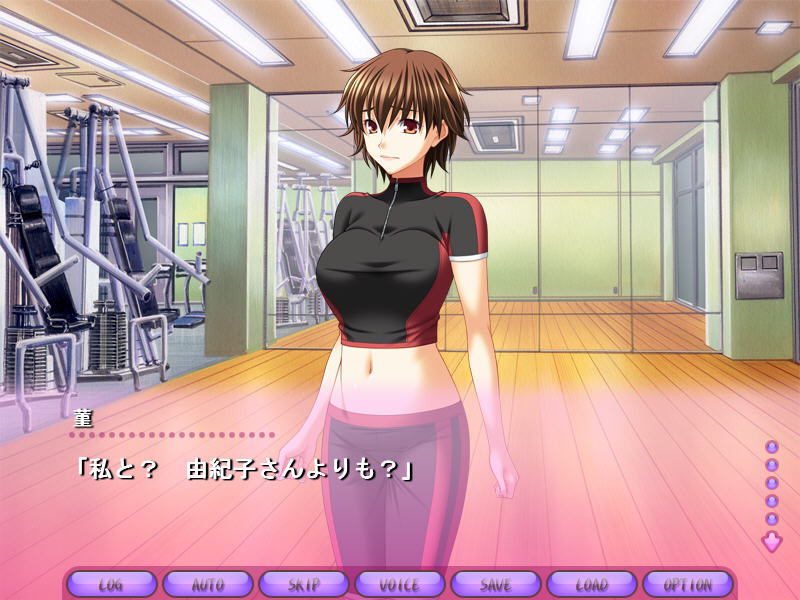Replay the line using VOICE
Image resolution: width=800 pixels, height=600 pixels.
399,584
